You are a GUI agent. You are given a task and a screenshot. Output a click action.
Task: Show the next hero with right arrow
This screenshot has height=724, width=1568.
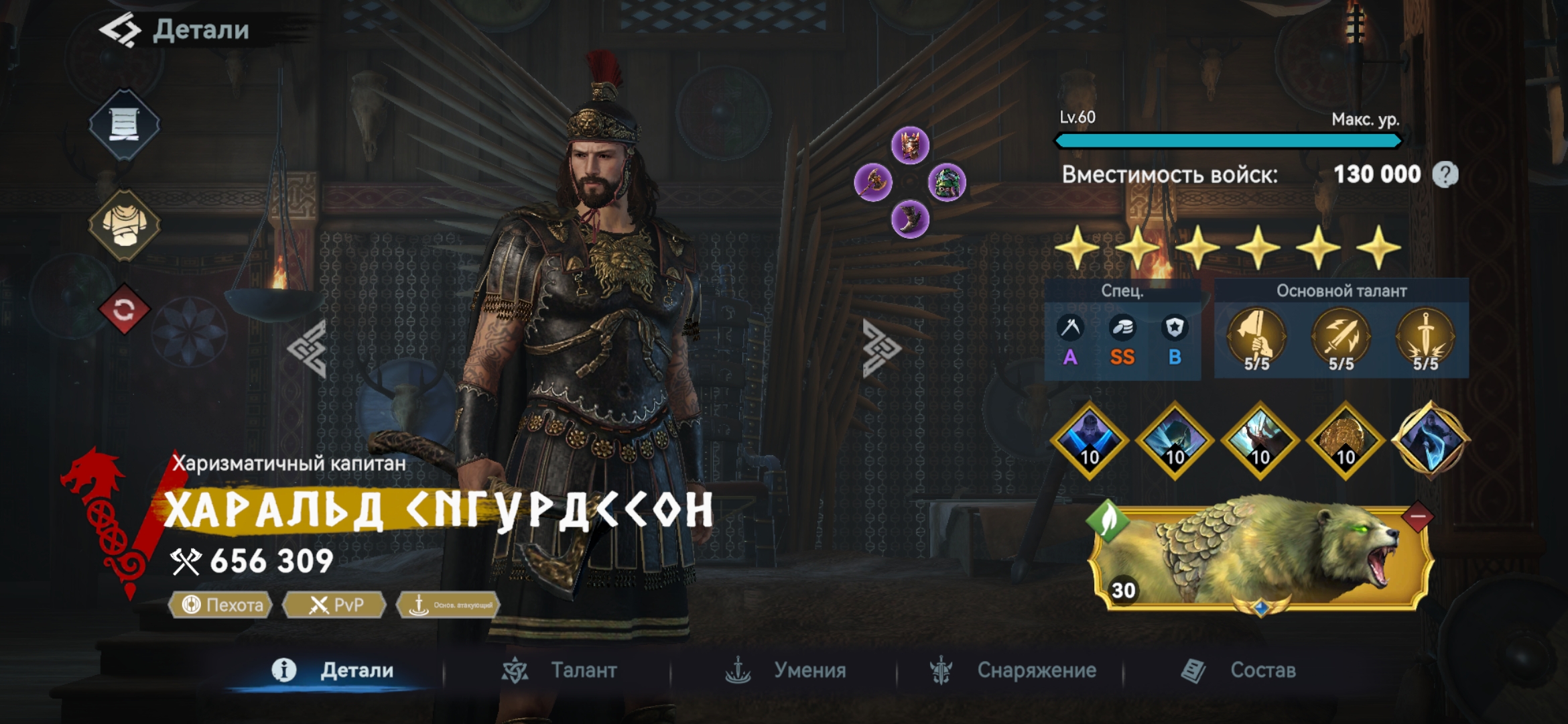tap(880, 349)
